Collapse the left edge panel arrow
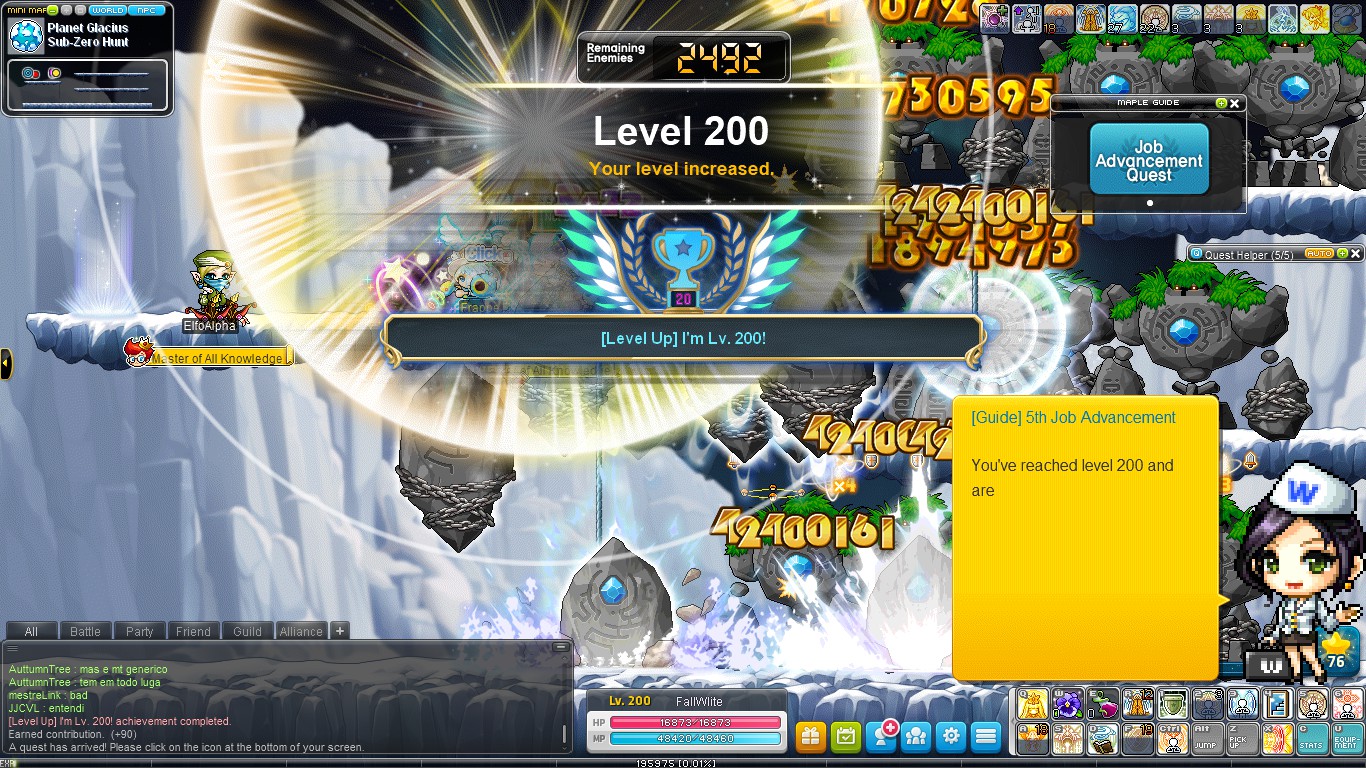 coord(6,363)
